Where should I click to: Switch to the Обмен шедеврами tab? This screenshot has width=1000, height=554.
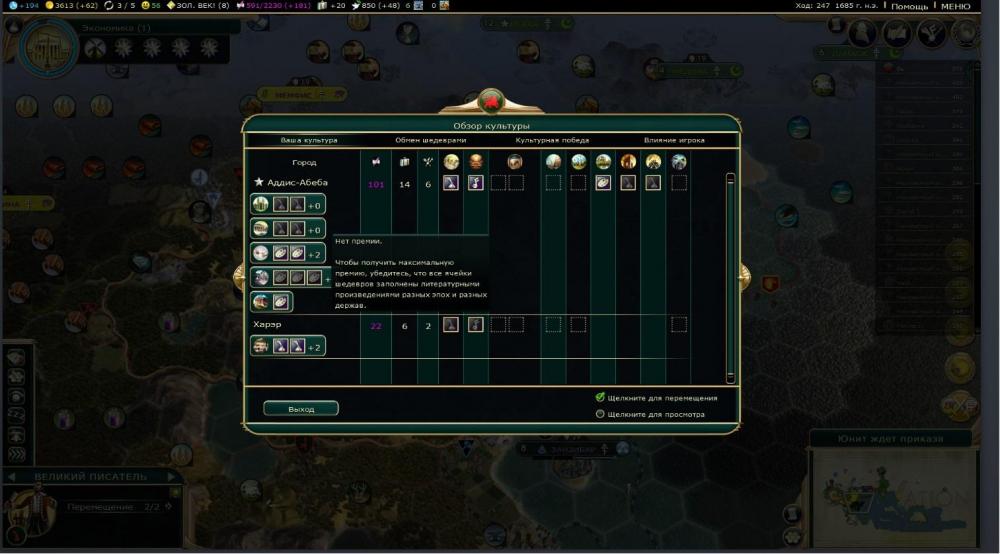(430, 140)
